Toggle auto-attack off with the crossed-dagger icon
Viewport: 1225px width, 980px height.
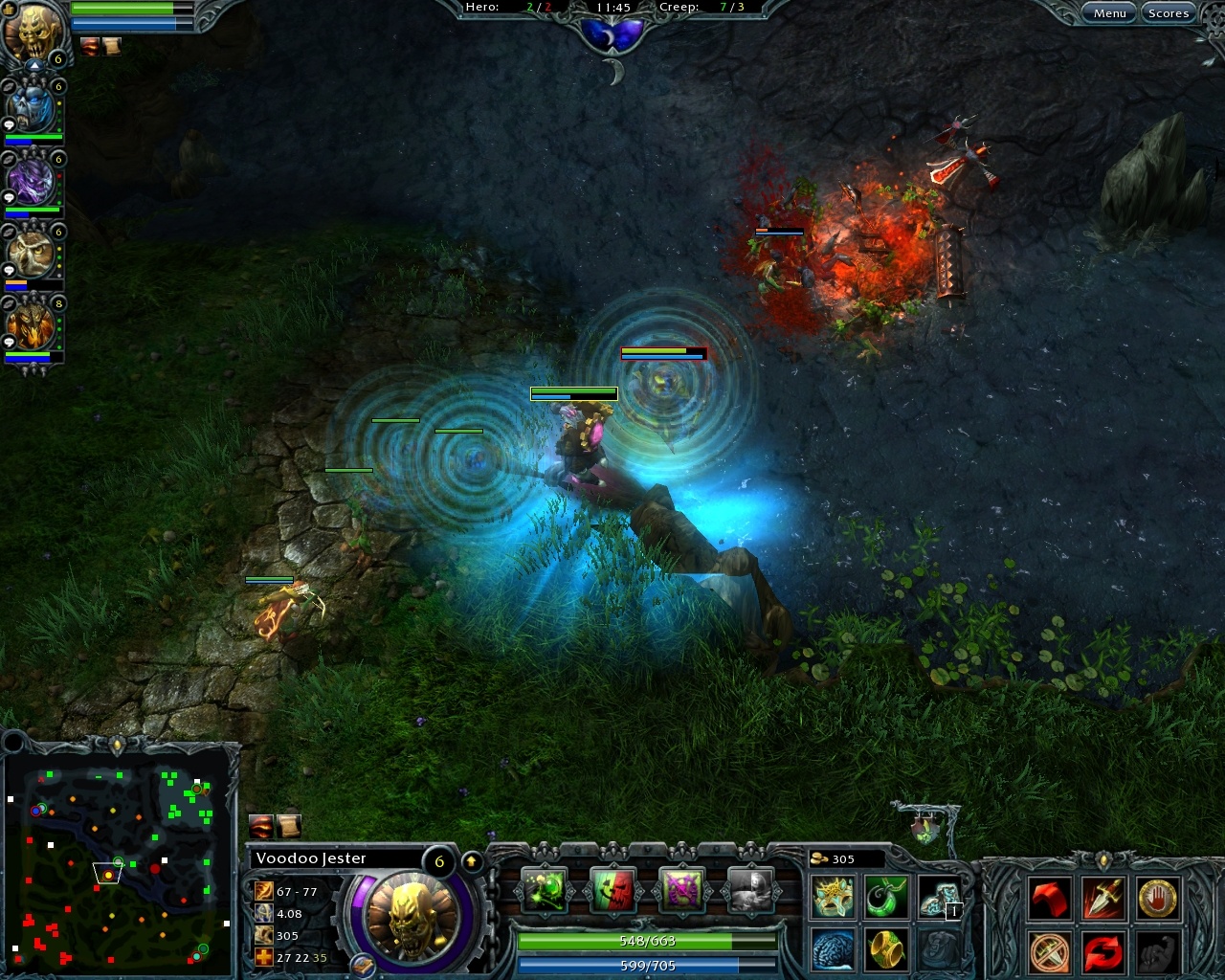coord(1050,952)
